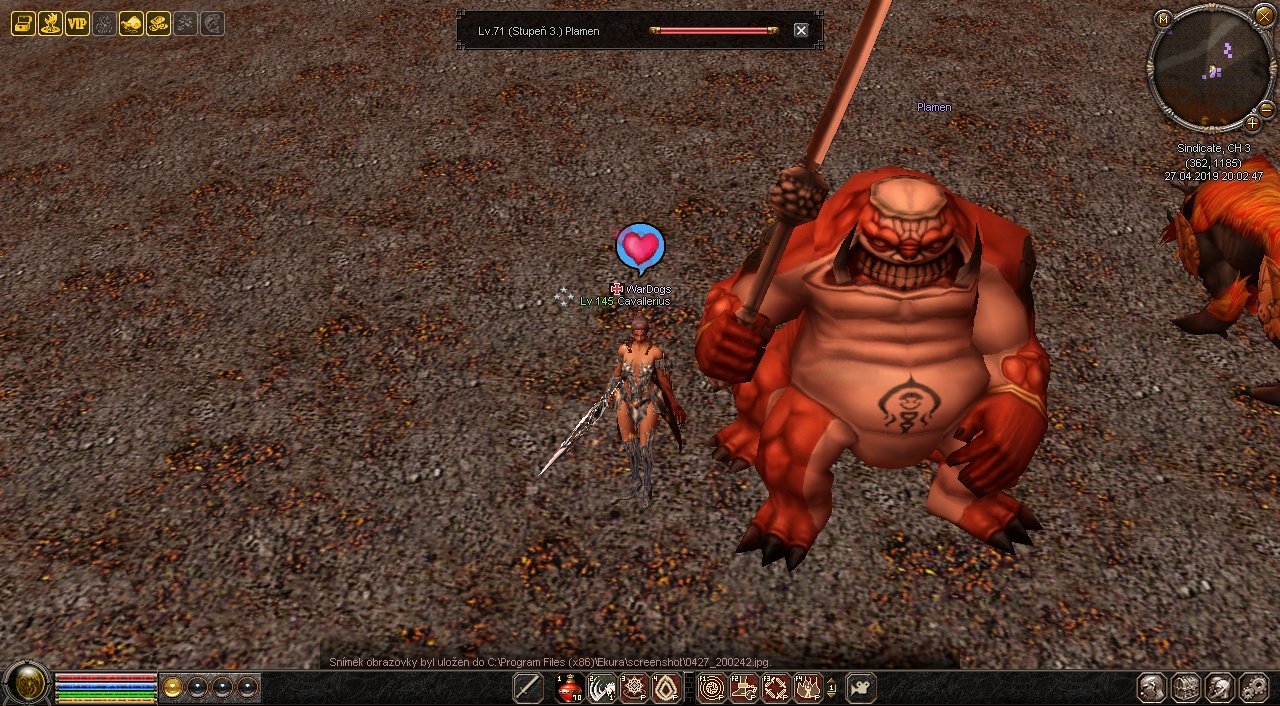Use the red potion in slot 1
This screenshot has height=706, width=1280.
[570, 688]
